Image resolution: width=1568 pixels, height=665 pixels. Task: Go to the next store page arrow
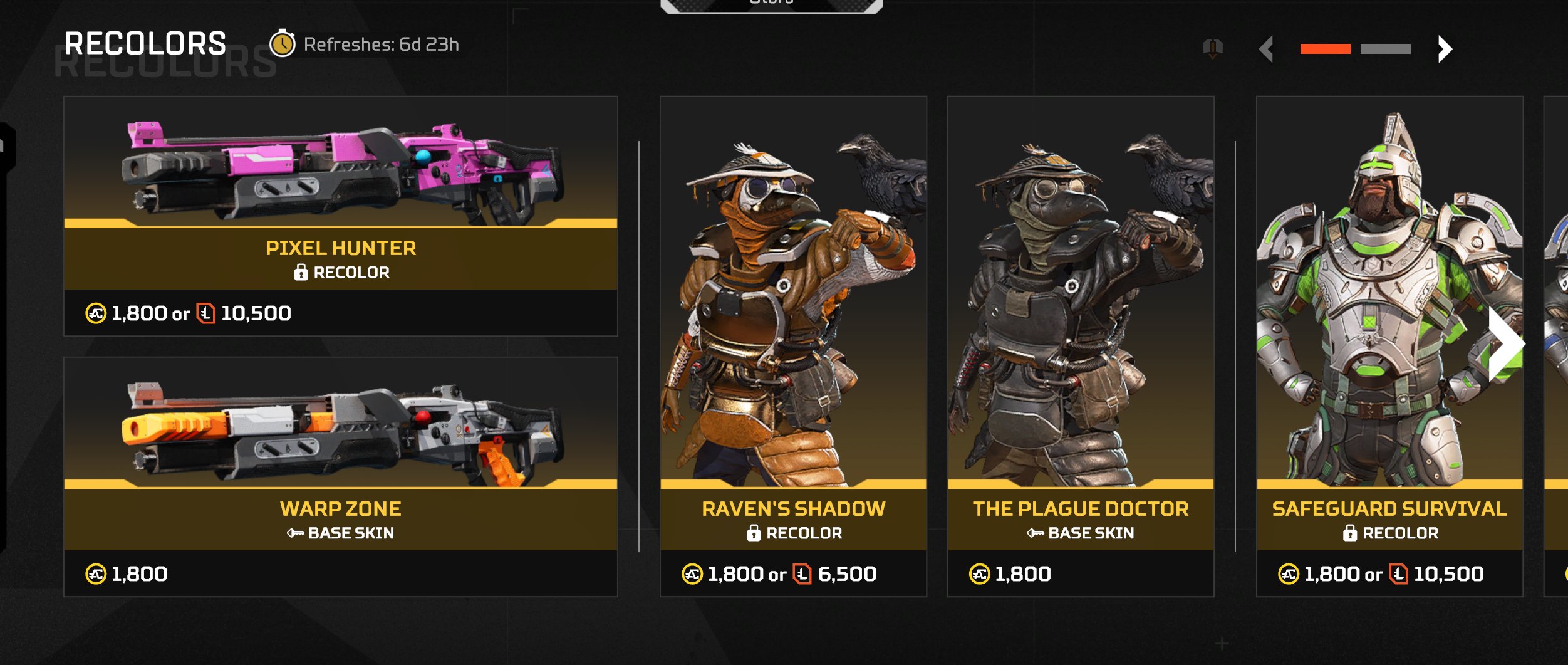[1445, 49]
